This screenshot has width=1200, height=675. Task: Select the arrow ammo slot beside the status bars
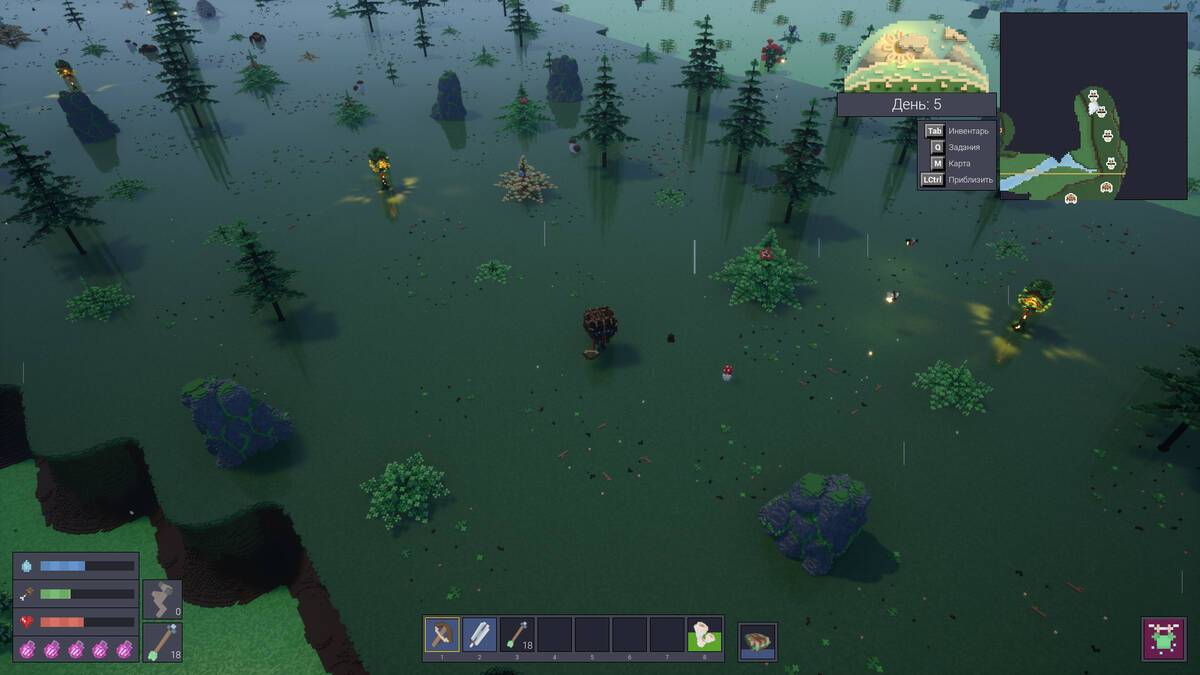pos(162,641)
